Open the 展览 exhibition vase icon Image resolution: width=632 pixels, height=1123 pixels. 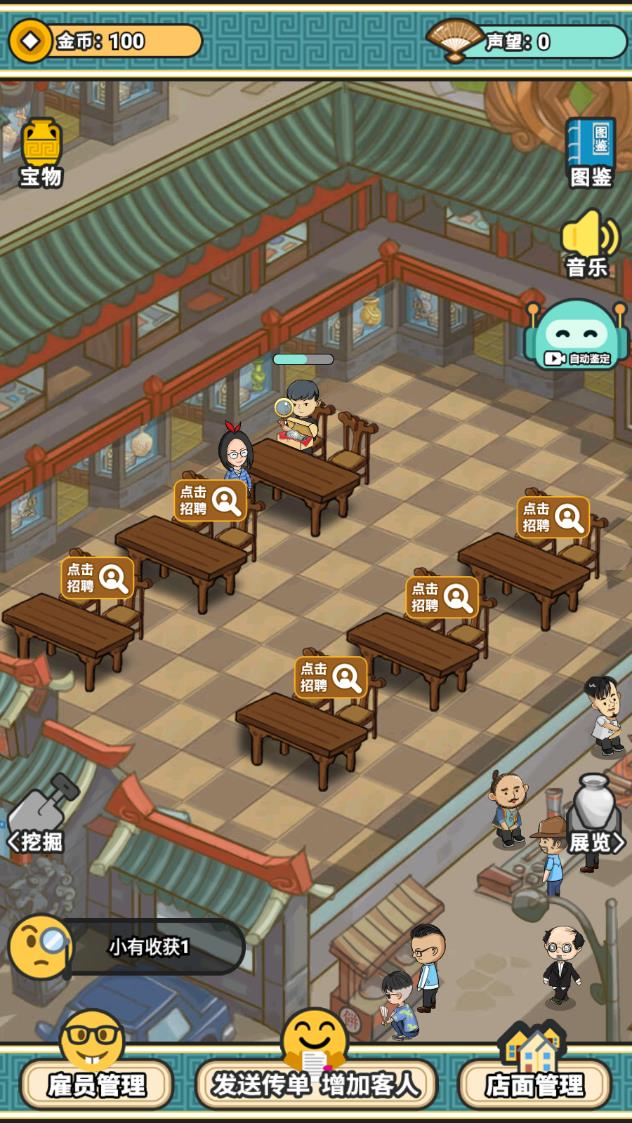[595, 815]
